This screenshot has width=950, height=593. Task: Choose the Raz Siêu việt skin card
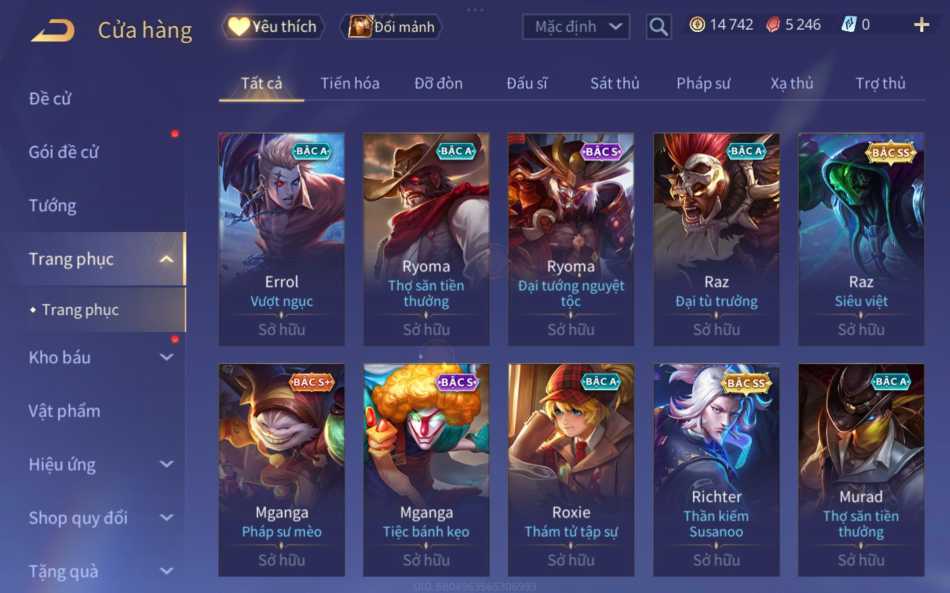click(861, 239)
